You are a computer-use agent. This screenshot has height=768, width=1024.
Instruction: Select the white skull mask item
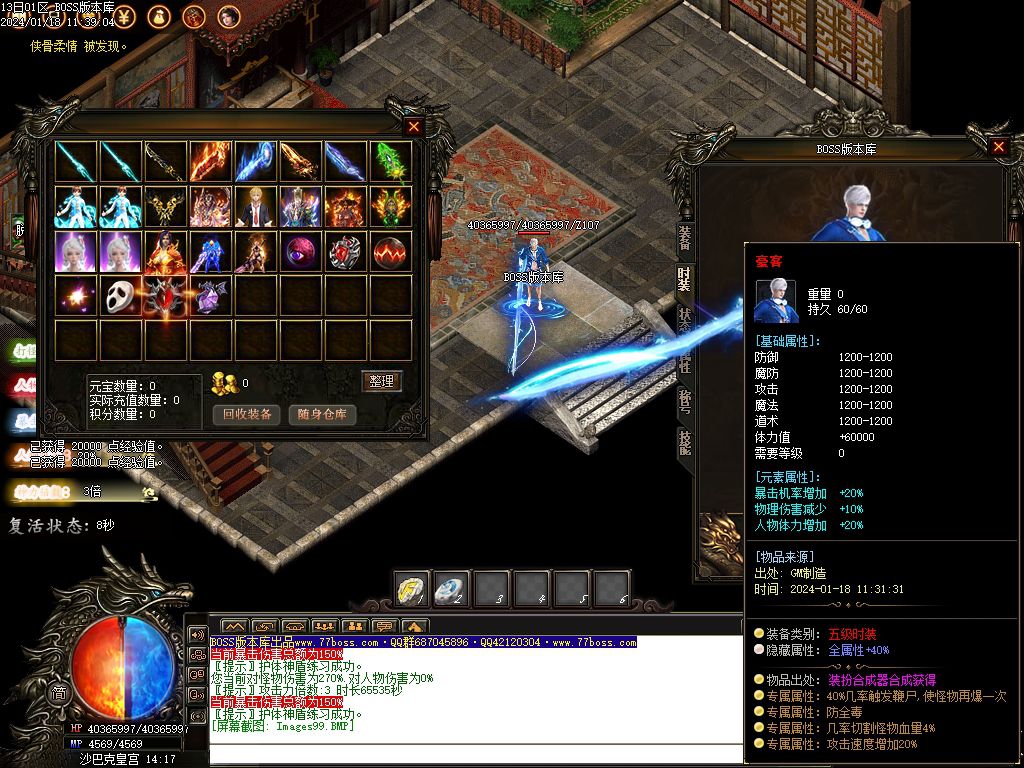pos(122,296)
